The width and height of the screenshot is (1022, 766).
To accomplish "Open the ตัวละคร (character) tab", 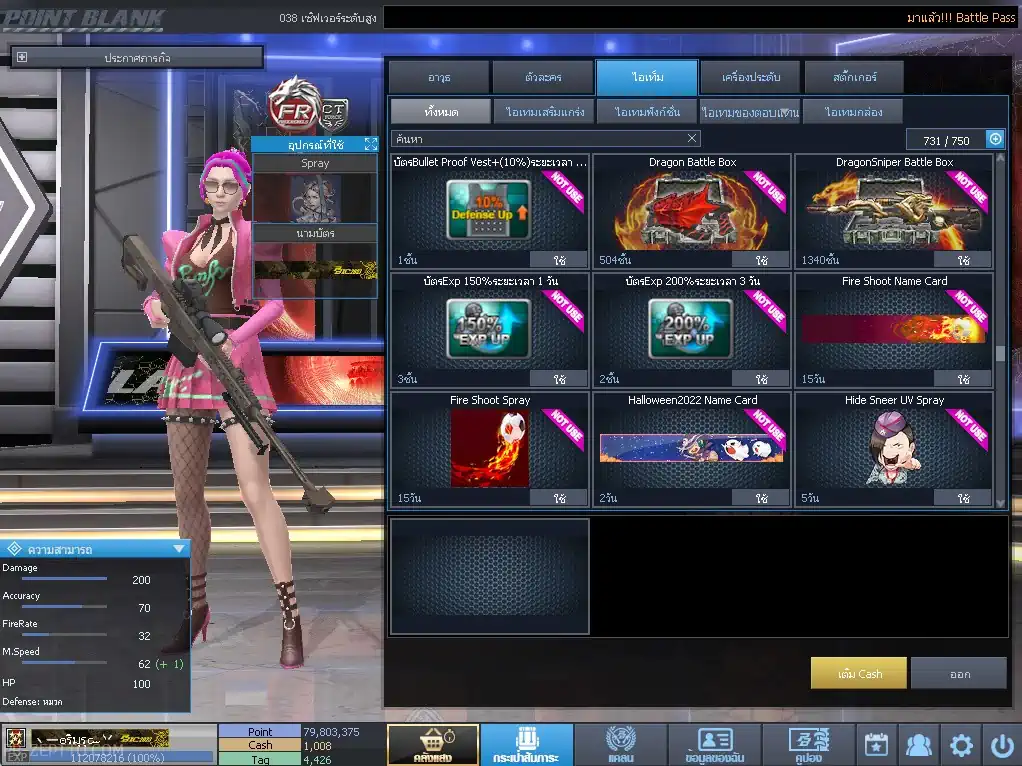I will [543, 77].
